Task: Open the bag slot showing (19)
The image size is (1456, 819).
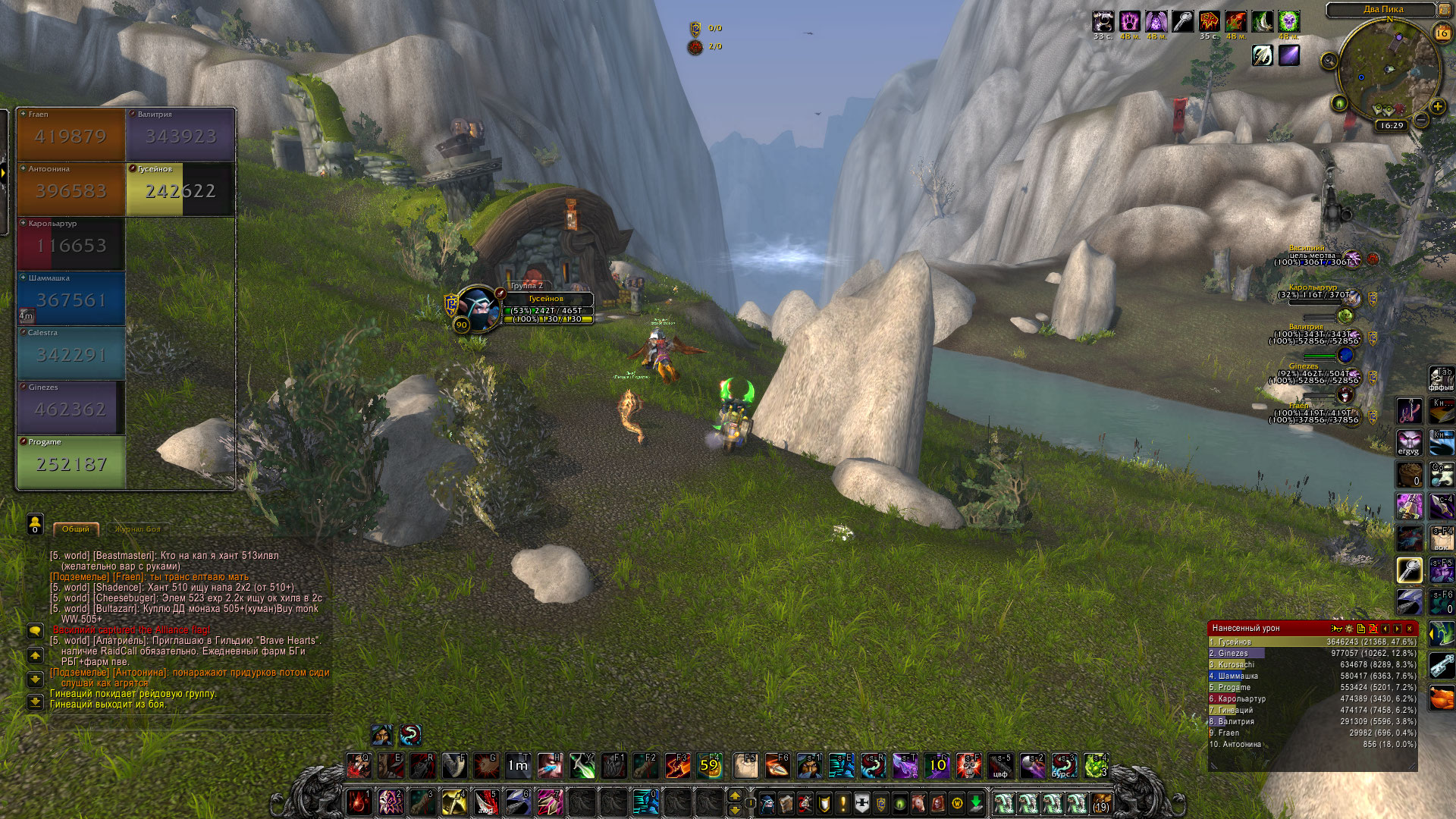Action: pyautogui.click(x=1100, y=802)
